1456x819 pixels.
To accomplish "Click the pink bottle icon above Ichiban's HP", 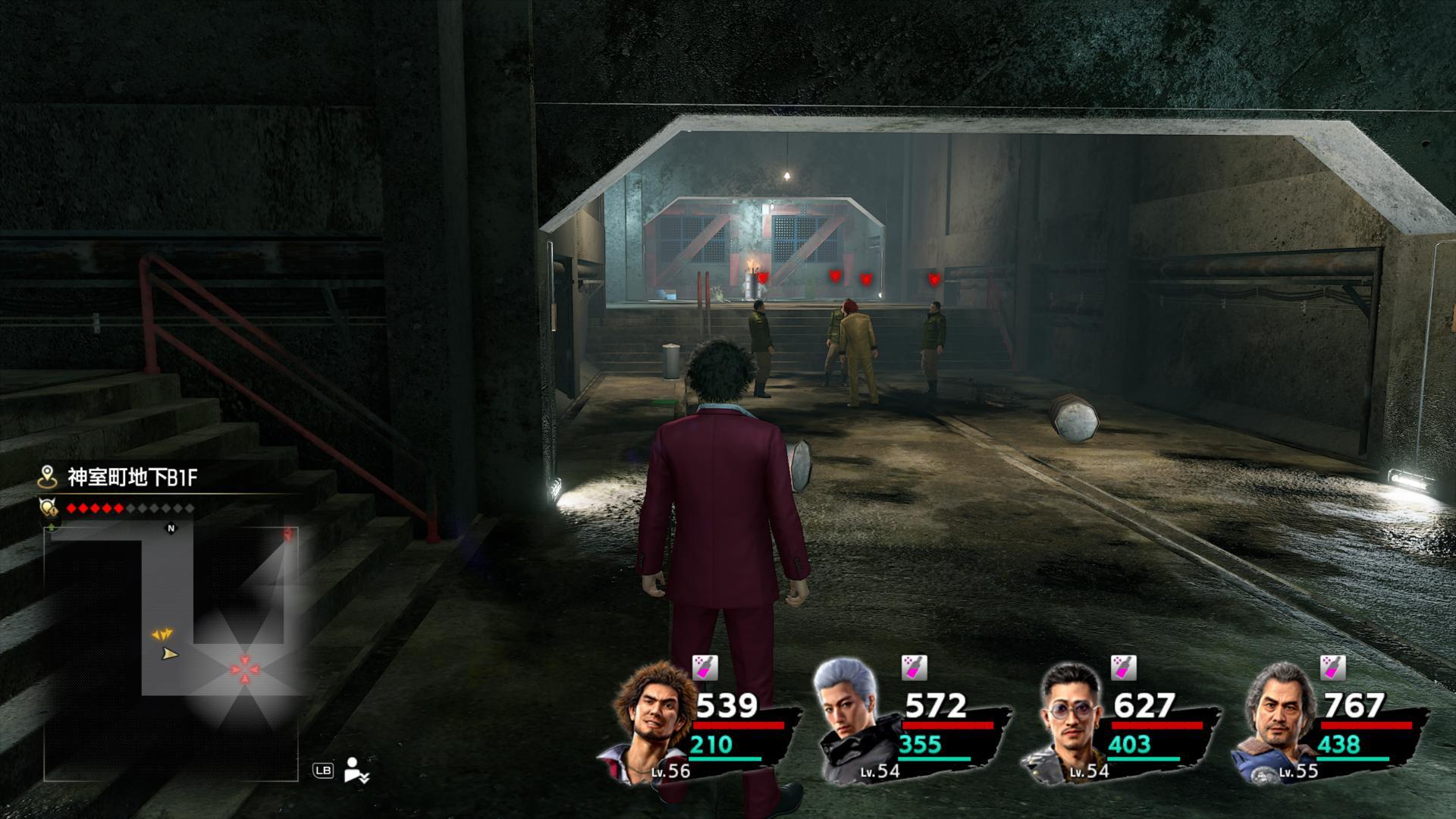I will pyautogui.click(x=705, y=667).
